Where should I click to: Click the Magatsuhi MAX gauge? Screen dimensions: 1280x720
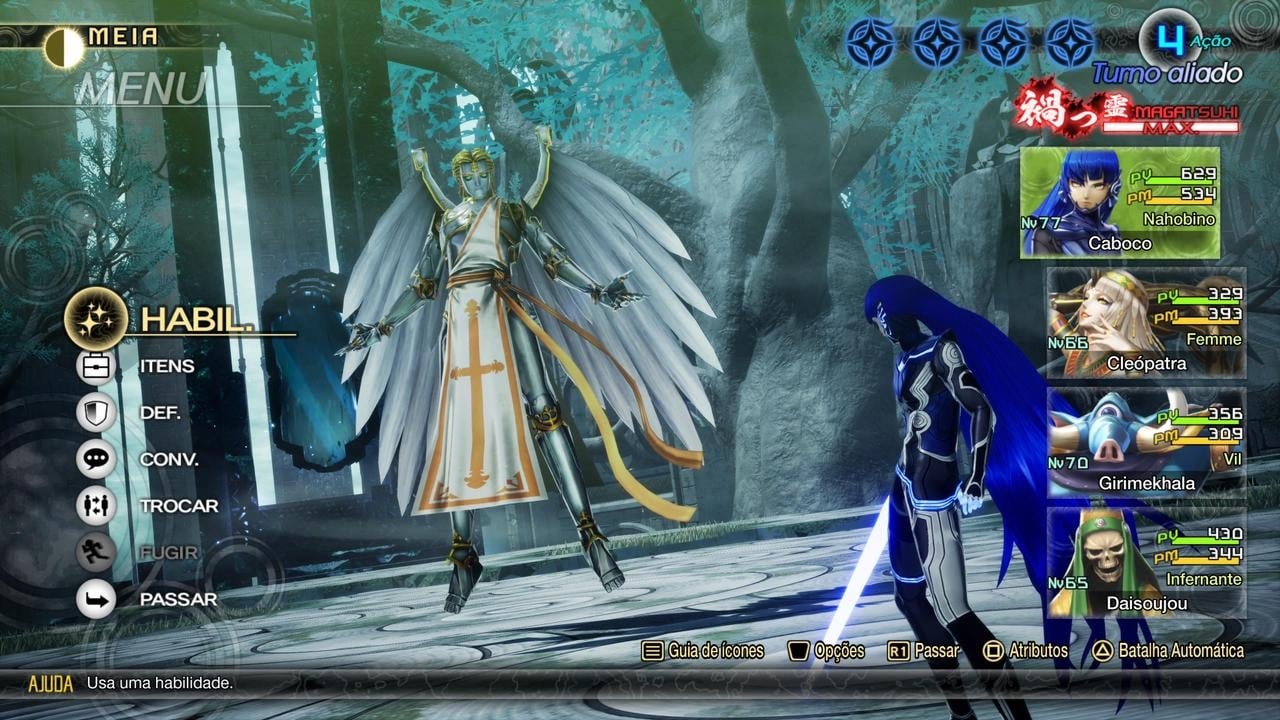pyautogui.click(x=1128, y=112)
